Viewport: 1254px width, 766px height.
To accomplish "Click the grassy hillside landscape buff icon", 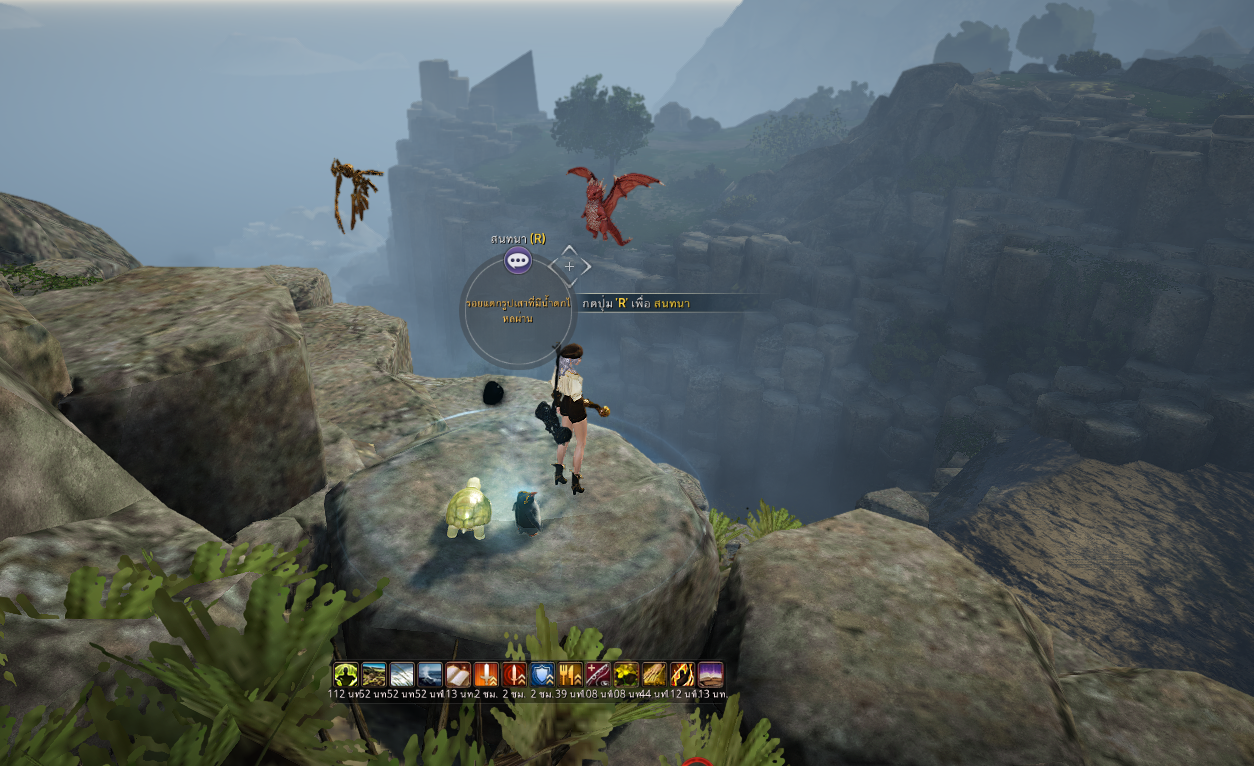I will (x=374, y=674).
